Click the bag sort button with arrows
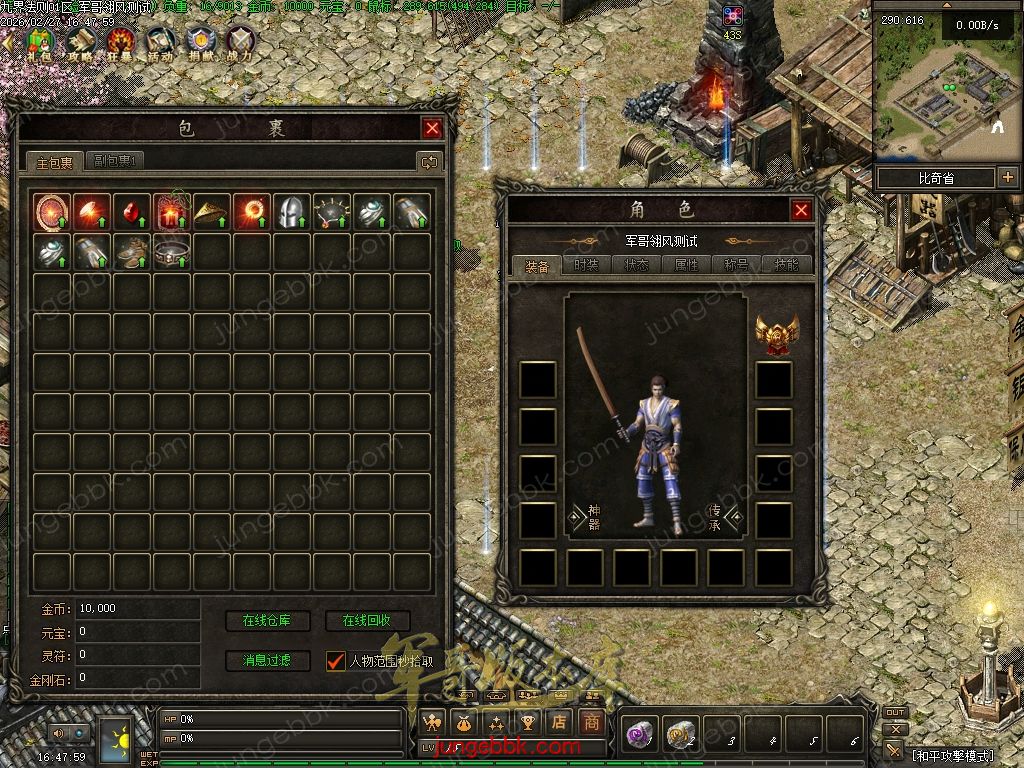 tap(430, 162)
